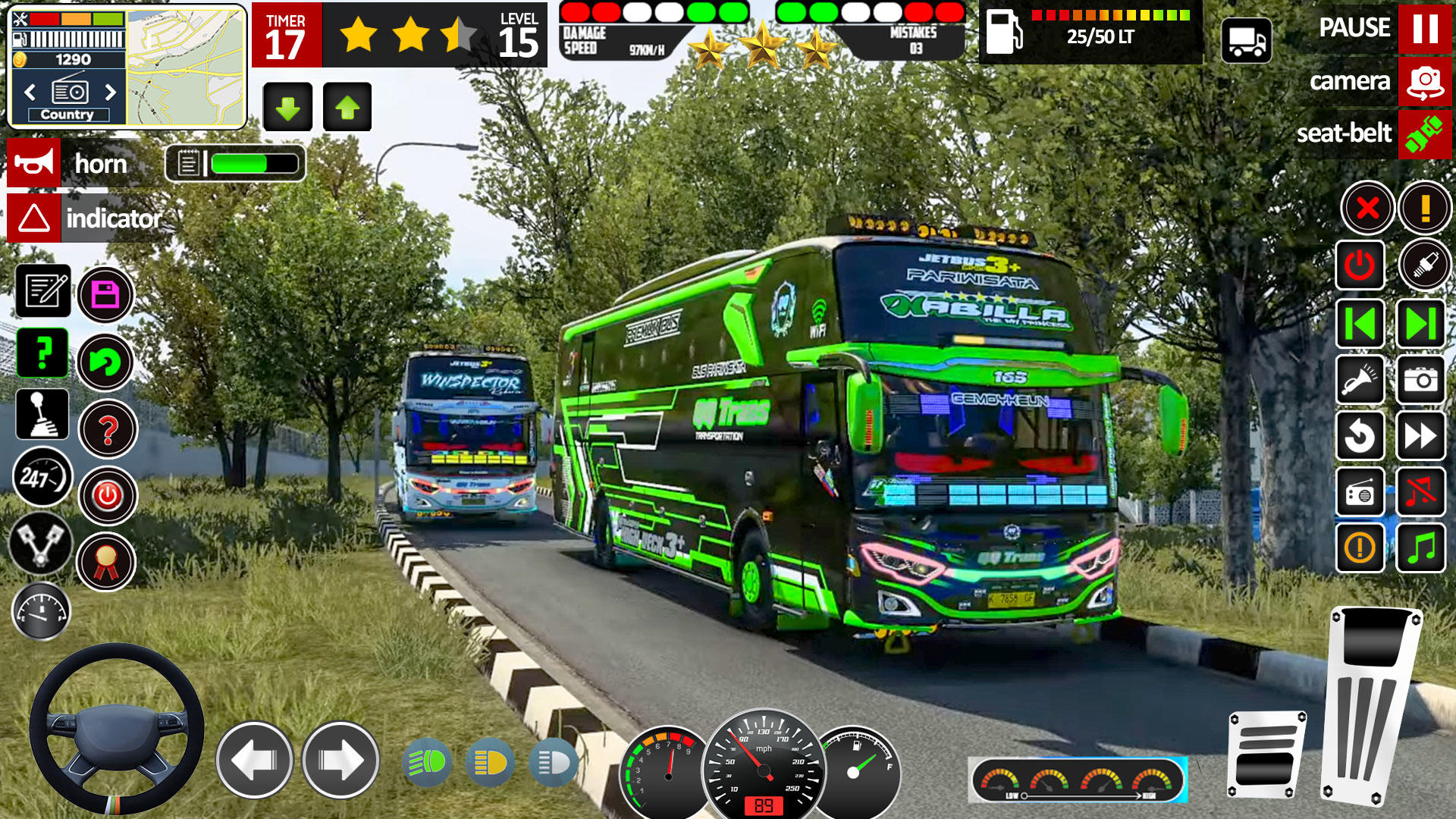
Task: Click the spark plug icon
Action: point(1427,265)
